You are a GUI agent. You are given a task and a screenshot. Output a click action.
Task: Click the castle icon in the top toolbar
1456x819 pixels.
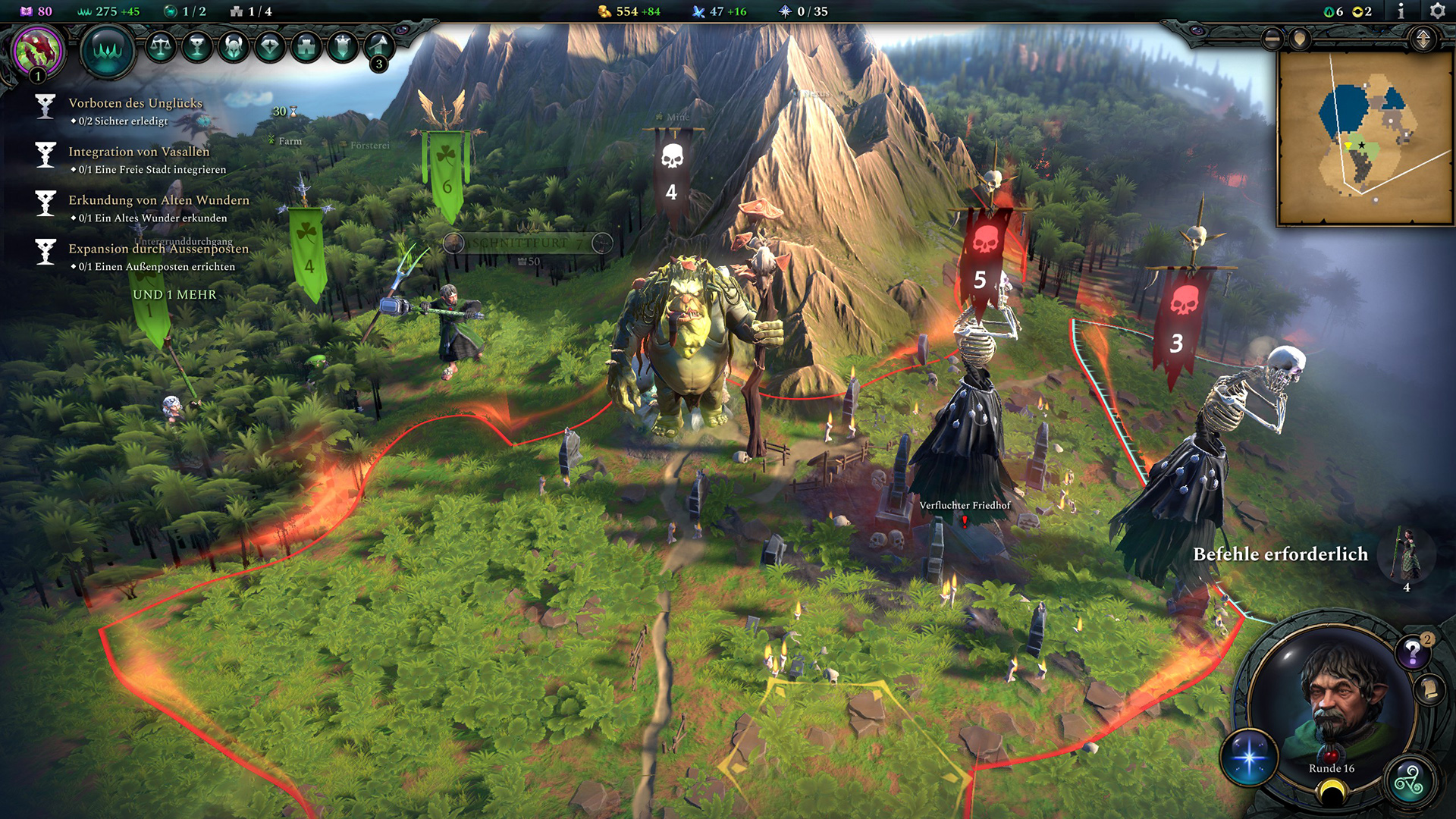pyautogui.click(x=306, y=46)
